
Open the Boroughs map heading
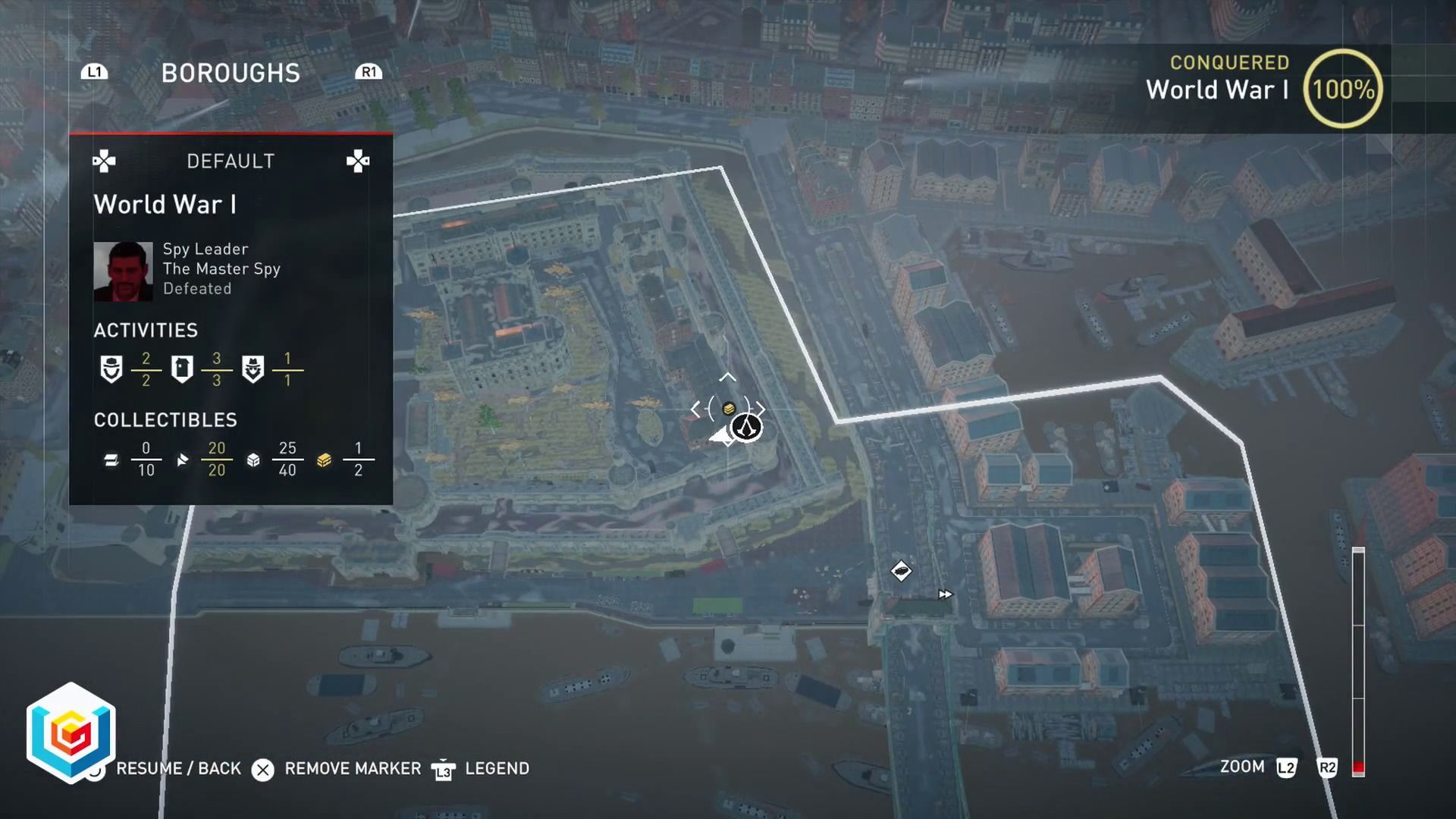[231, 73]
